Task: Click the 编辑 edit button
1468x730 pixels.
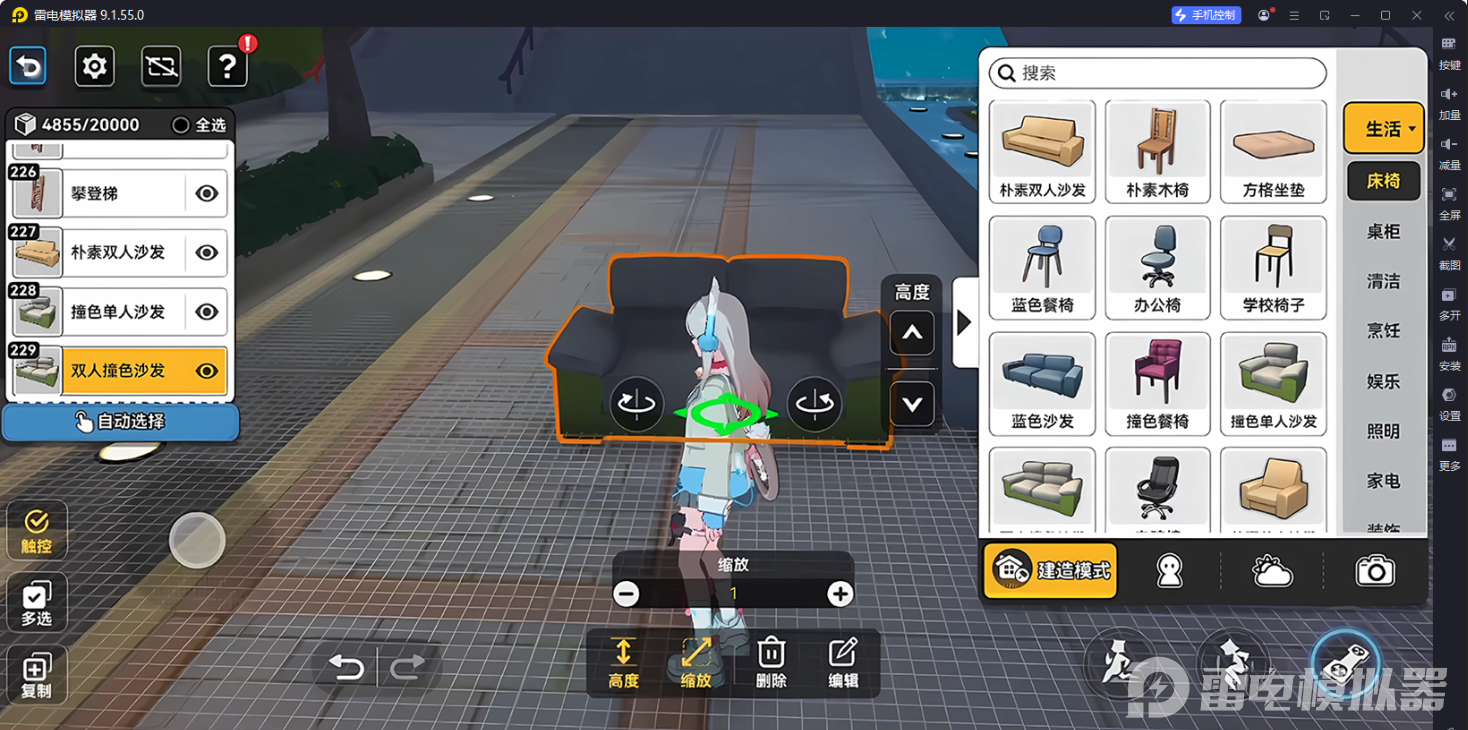Action: click(842, 663)
